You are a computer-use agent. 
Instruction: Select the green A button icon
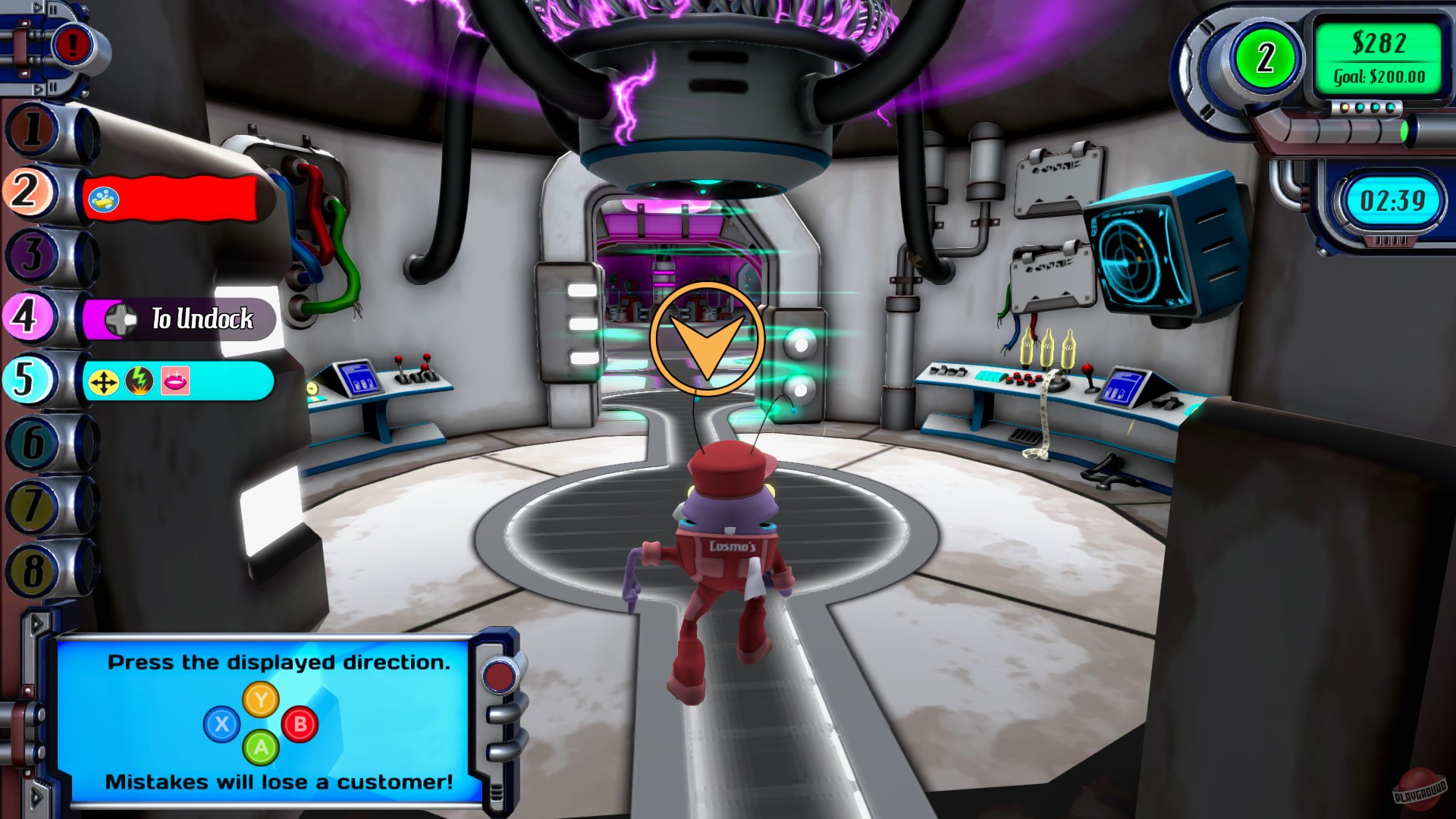point(262,748)
